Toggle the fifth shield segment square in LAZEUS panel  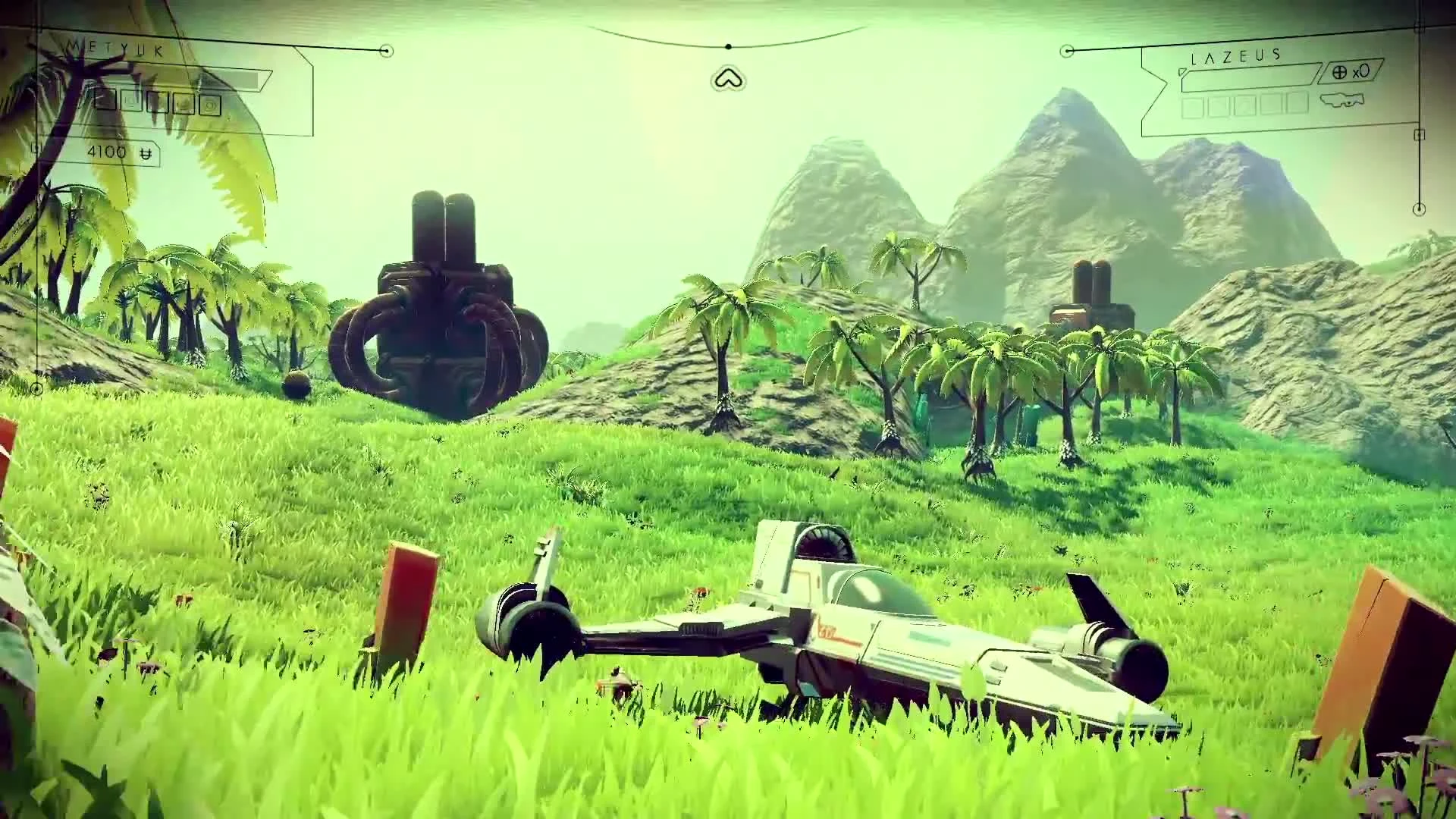[x=1297, y=107]
